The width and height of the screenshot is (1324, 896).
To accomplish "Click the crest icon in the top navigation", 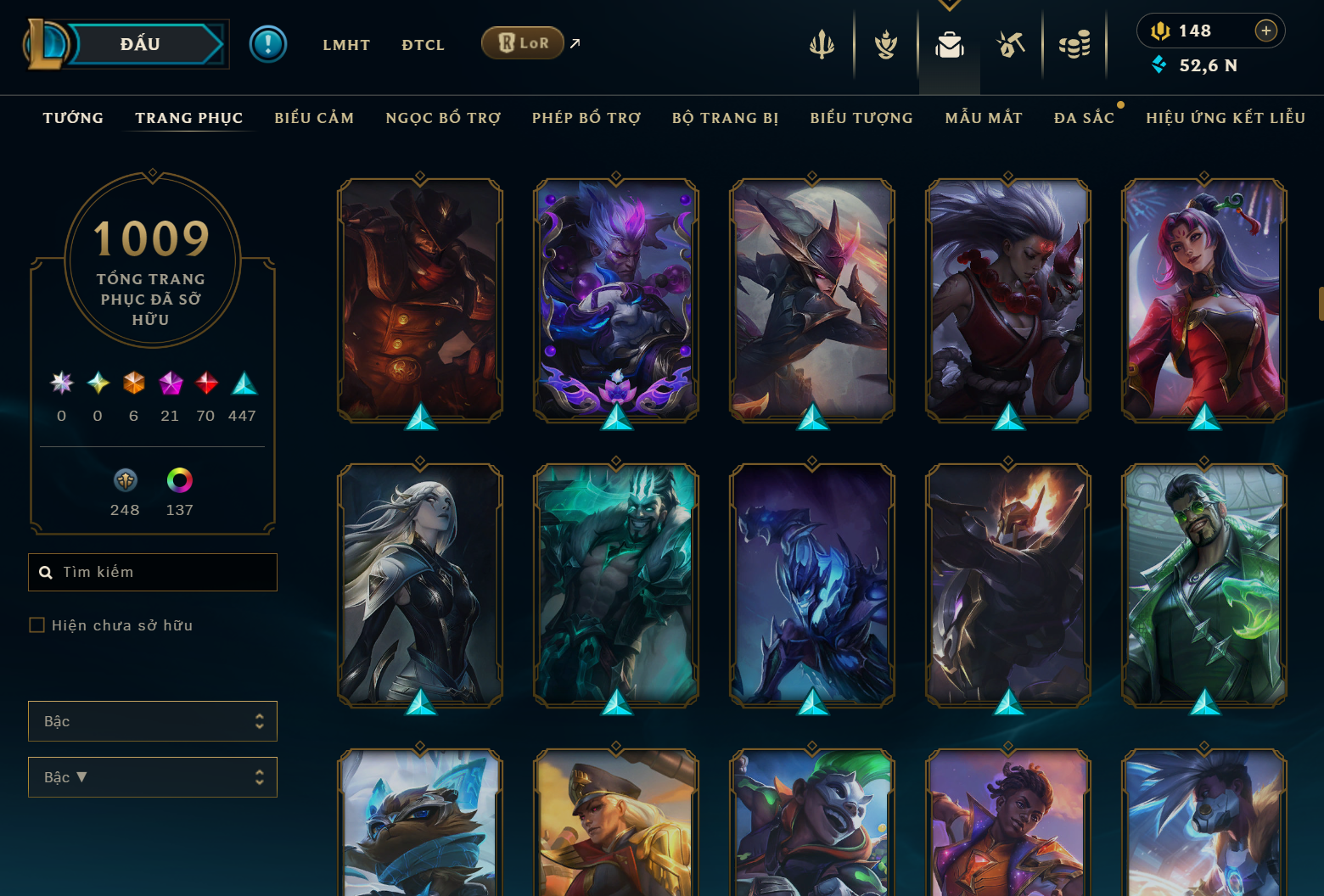I will click(x=885, y=47).
